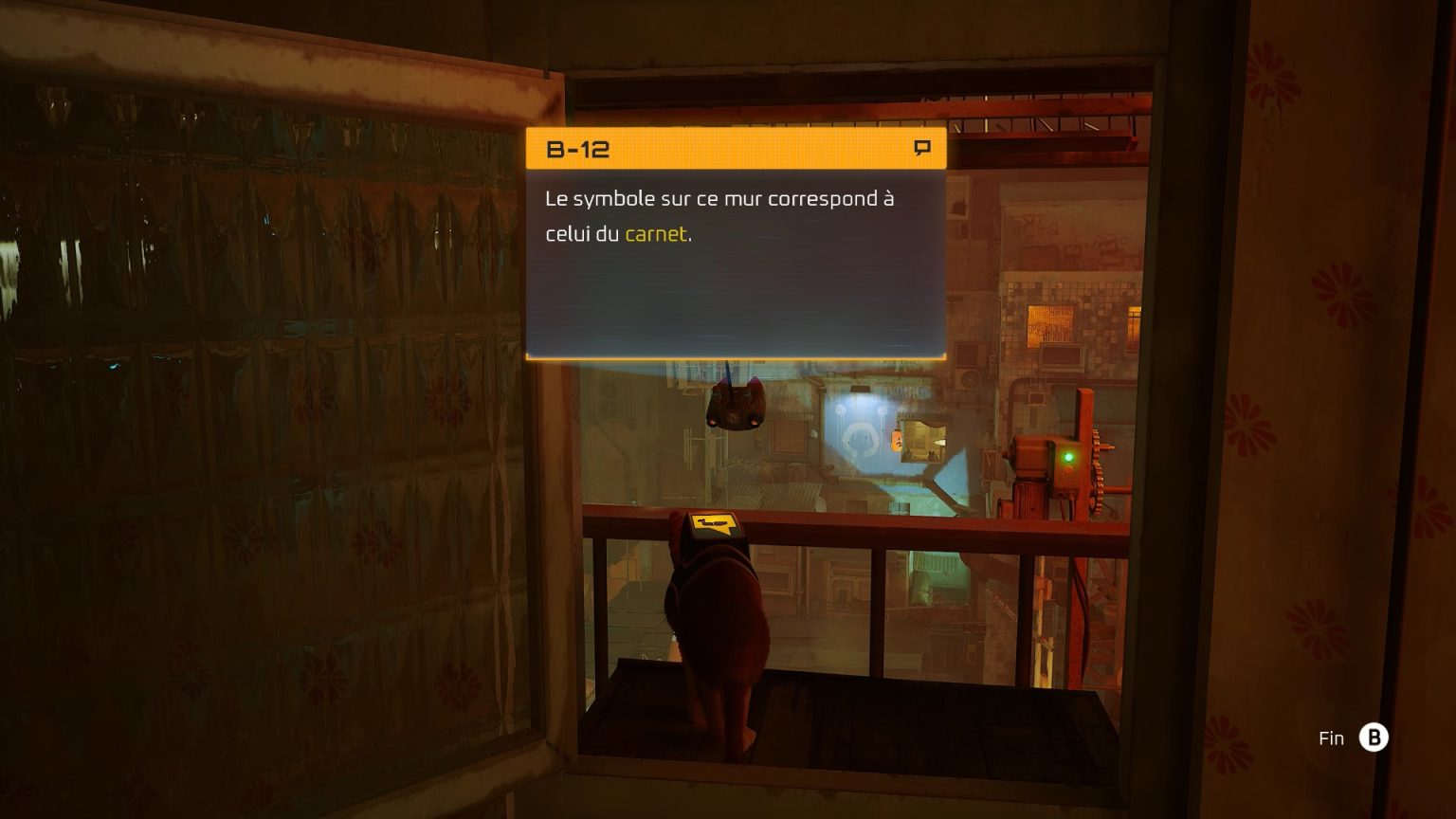Select the cat standing on the balcony
The image size is (1456, 819).
point(725,616)
